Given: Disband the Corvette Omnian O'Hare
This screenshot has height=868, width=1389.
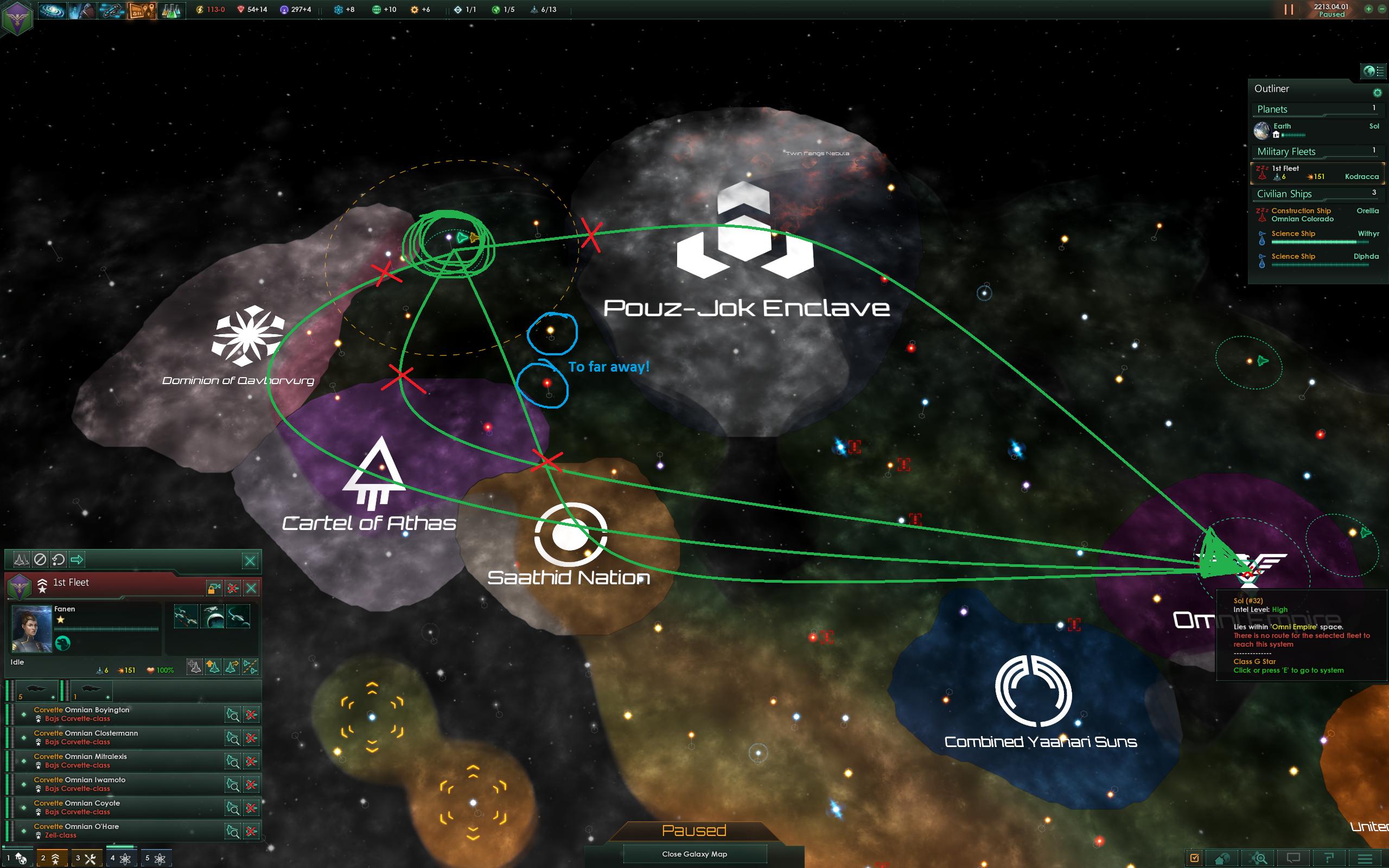Looking at the screenshot, I should (251, 831).
